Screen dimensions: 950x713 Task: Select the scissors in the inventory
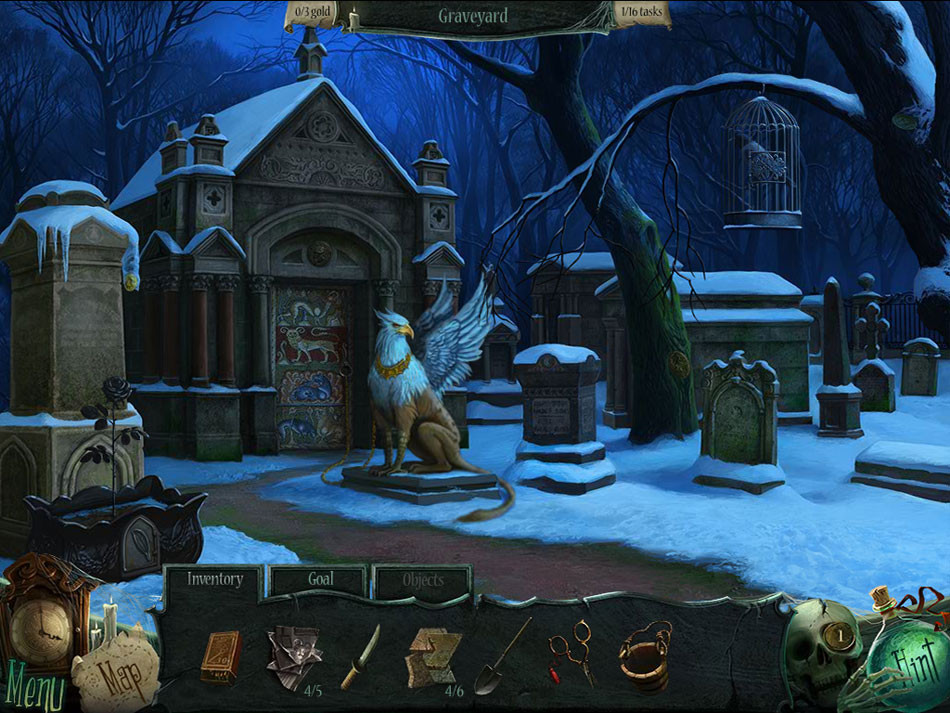(x=570, y=654)
